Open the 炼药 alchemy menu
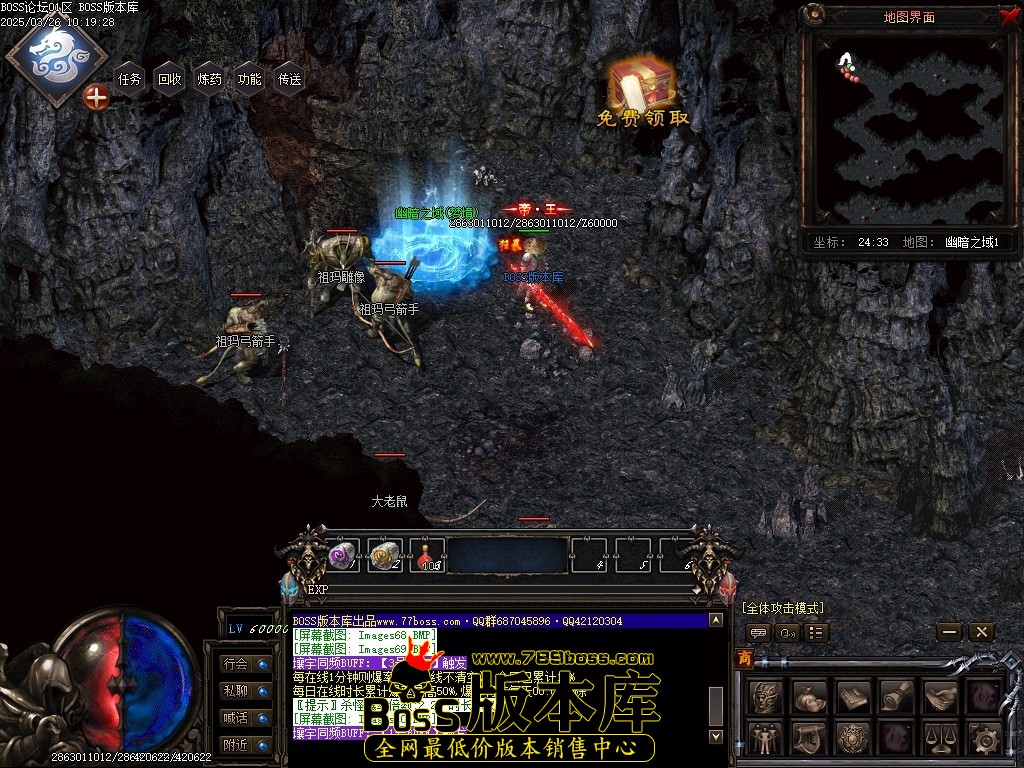The width and height of the screenshot is (1024, 768). (210, 79)
